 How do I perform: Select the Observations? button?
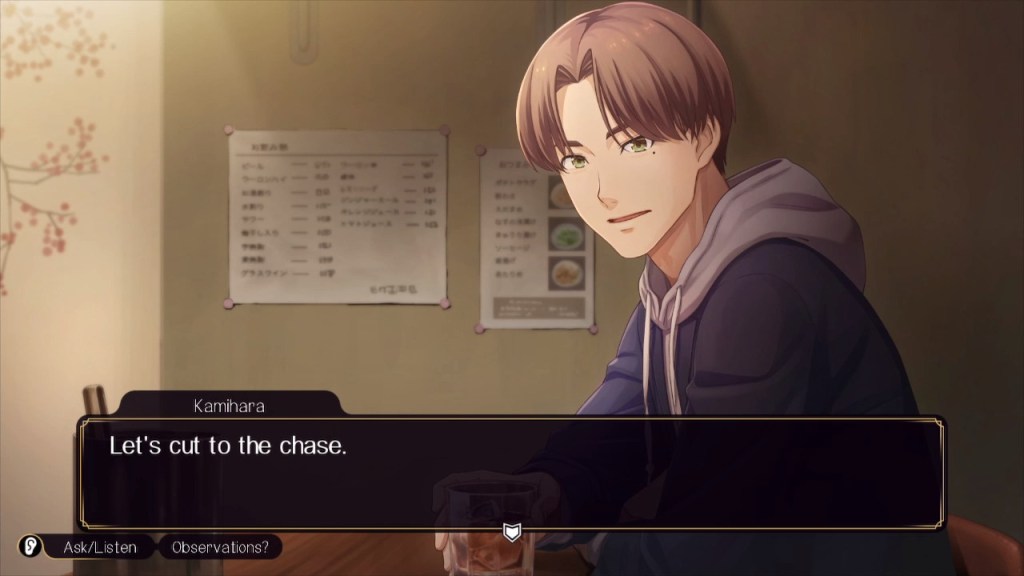[220, 547]
